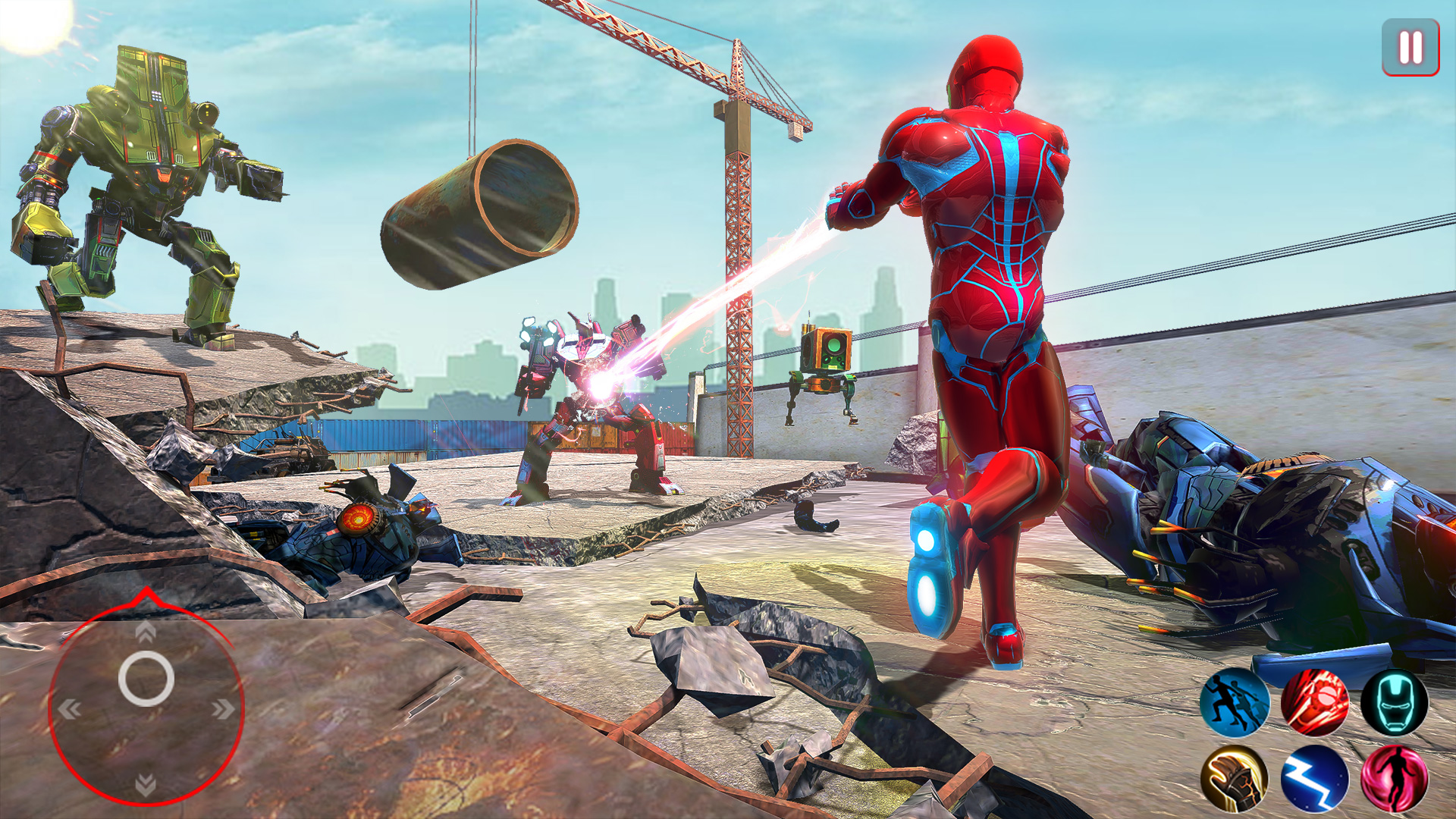1456x819 pixels.
Task: Tap the joystick's down arrow
Action: 146,784
